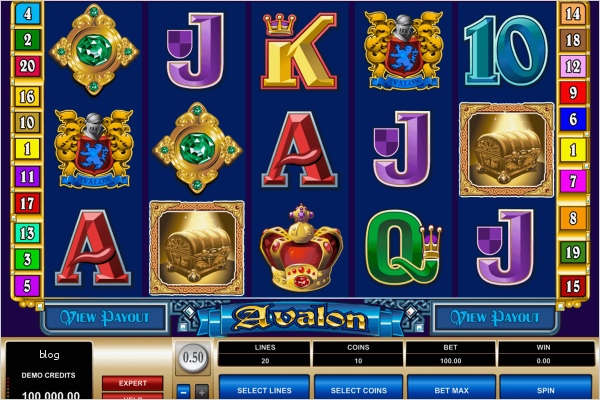This screenshot has width=600, height=400.
Task: Choose Select Lines button
Action: [264, 387]
